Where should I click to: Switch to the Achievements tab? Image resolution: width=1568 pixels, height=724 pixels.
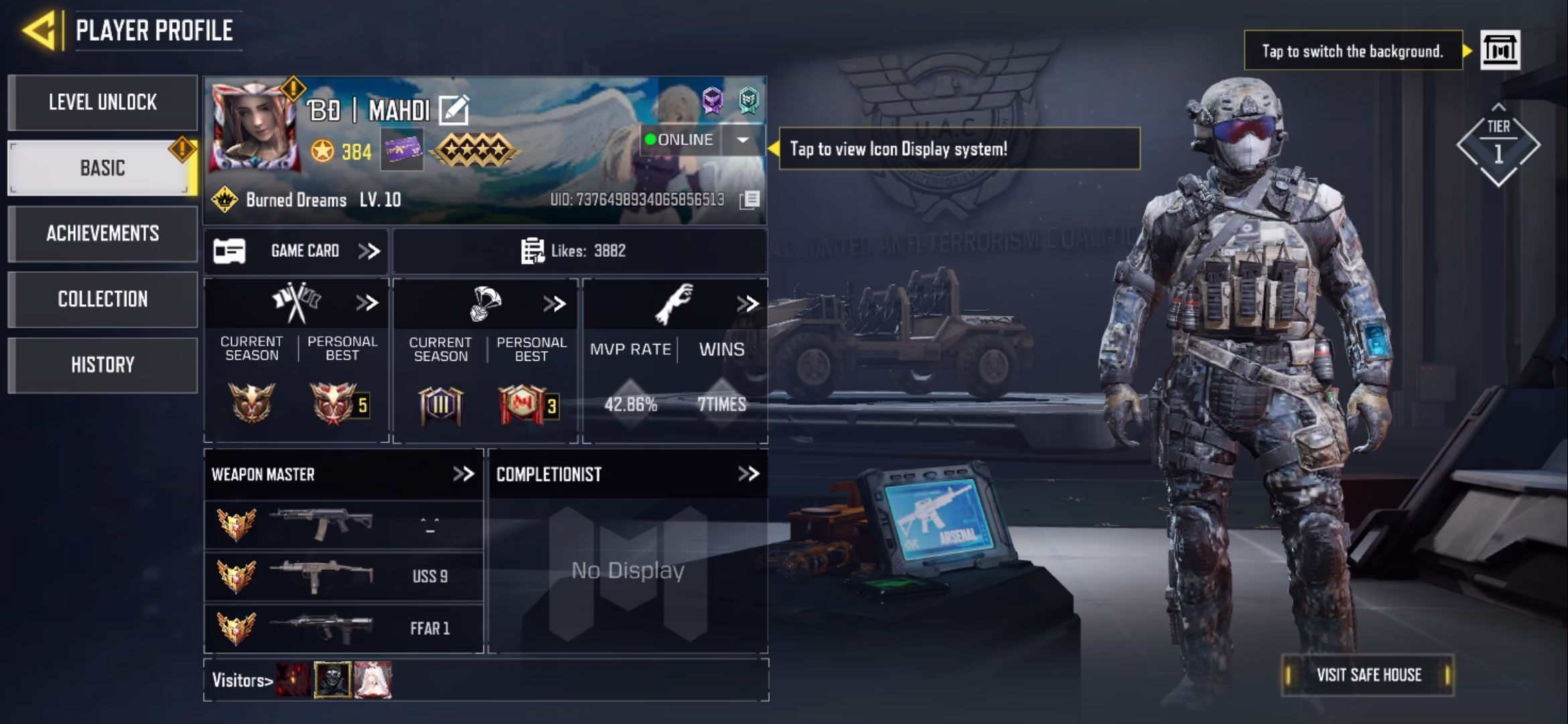103,233
